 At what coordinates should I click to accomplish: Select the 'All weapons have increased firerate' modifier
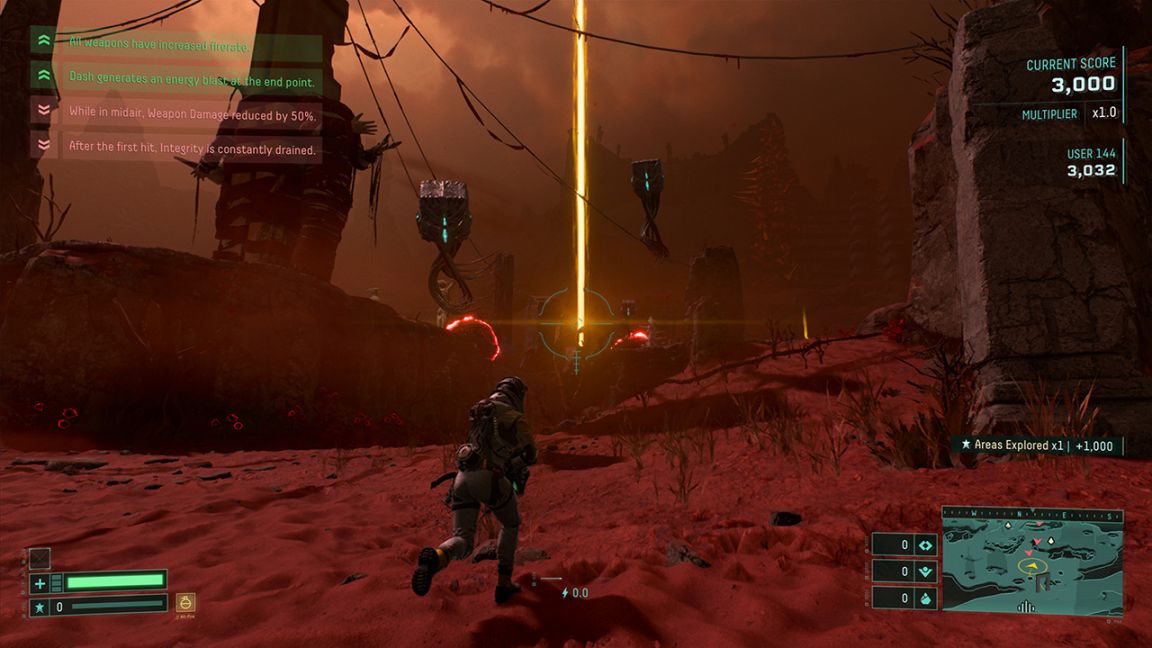click(160, 43)
